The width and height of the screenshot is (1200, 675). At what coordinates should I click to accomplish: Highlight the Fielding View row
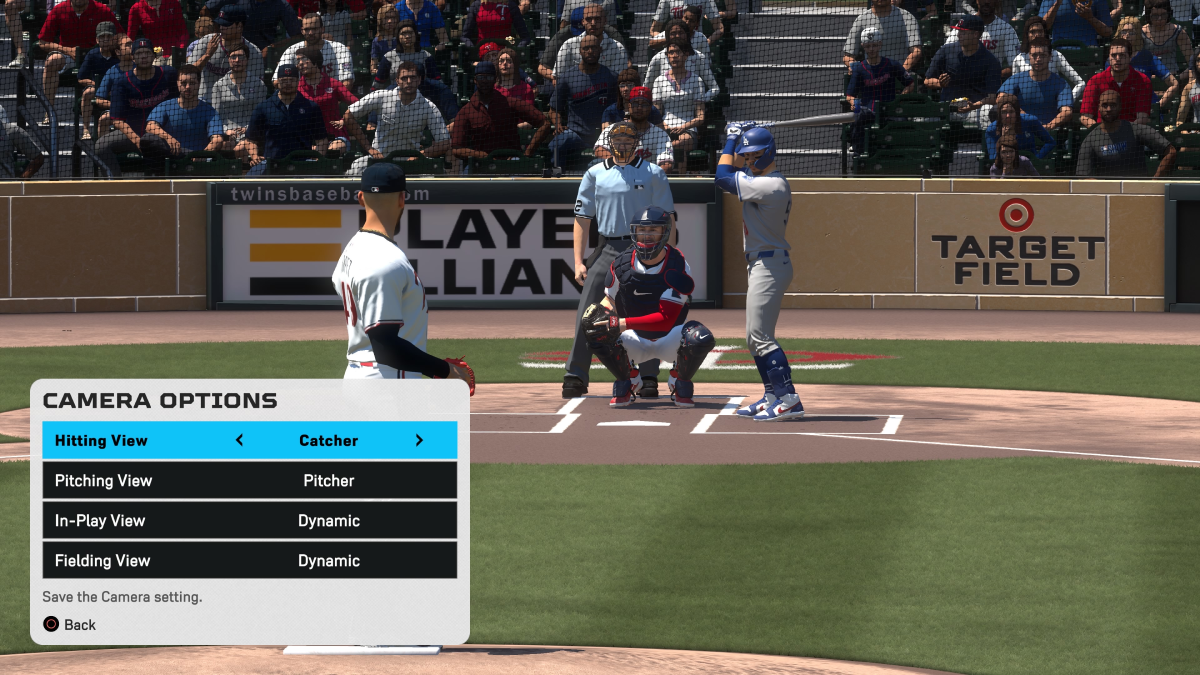click(249, 561)
